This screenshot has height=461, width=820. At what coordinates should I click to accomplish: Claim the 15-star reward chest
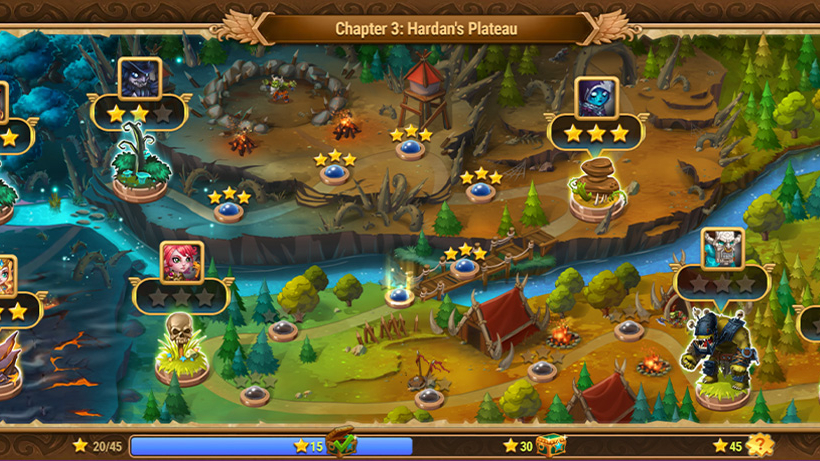pyautogui.click(x=341, y=445)
